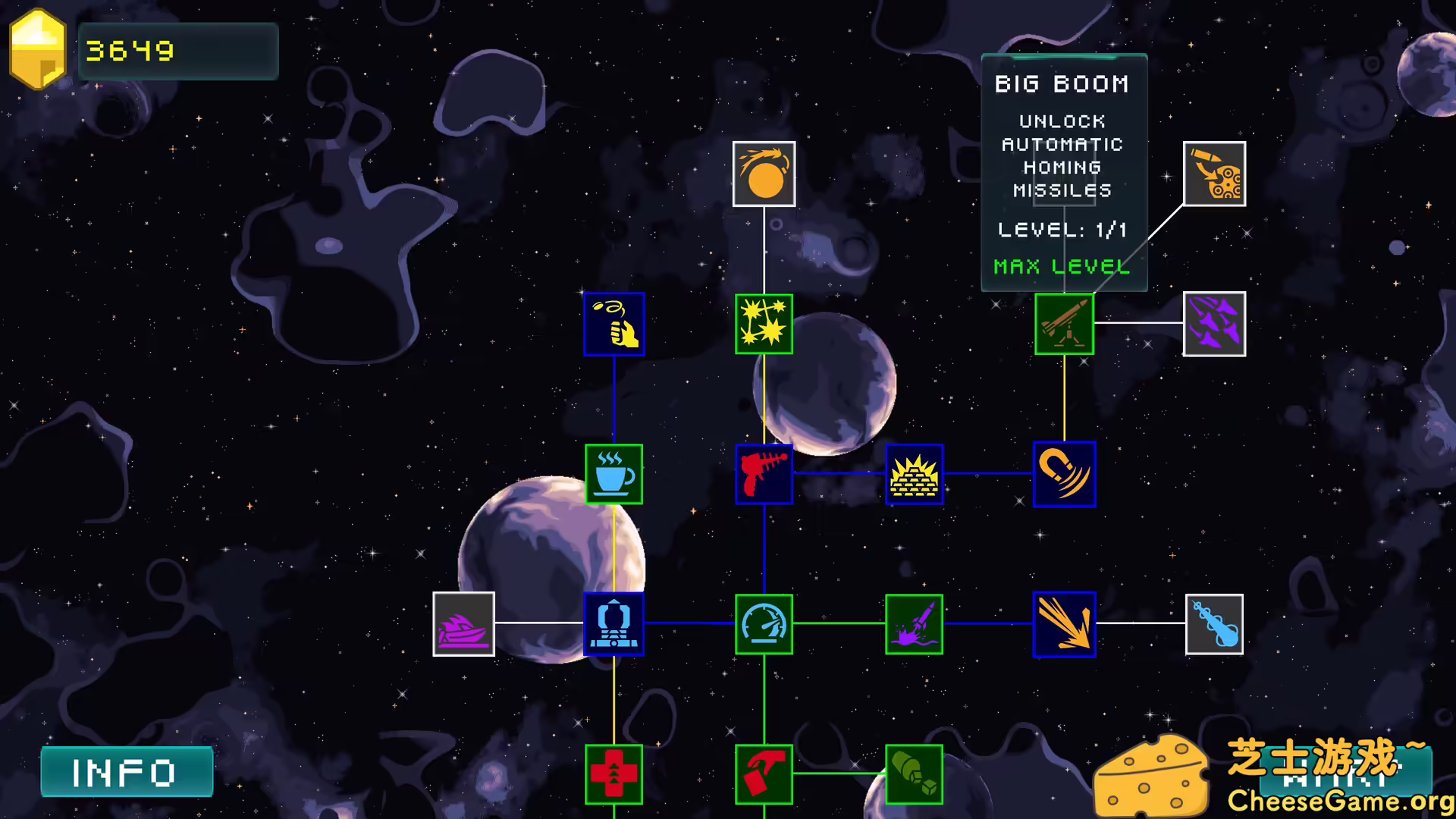The width and height of the screenshot is (1456, 819).
Task: Click the magnet attraction upgrade node
Action: click(x=1064, y=474)
